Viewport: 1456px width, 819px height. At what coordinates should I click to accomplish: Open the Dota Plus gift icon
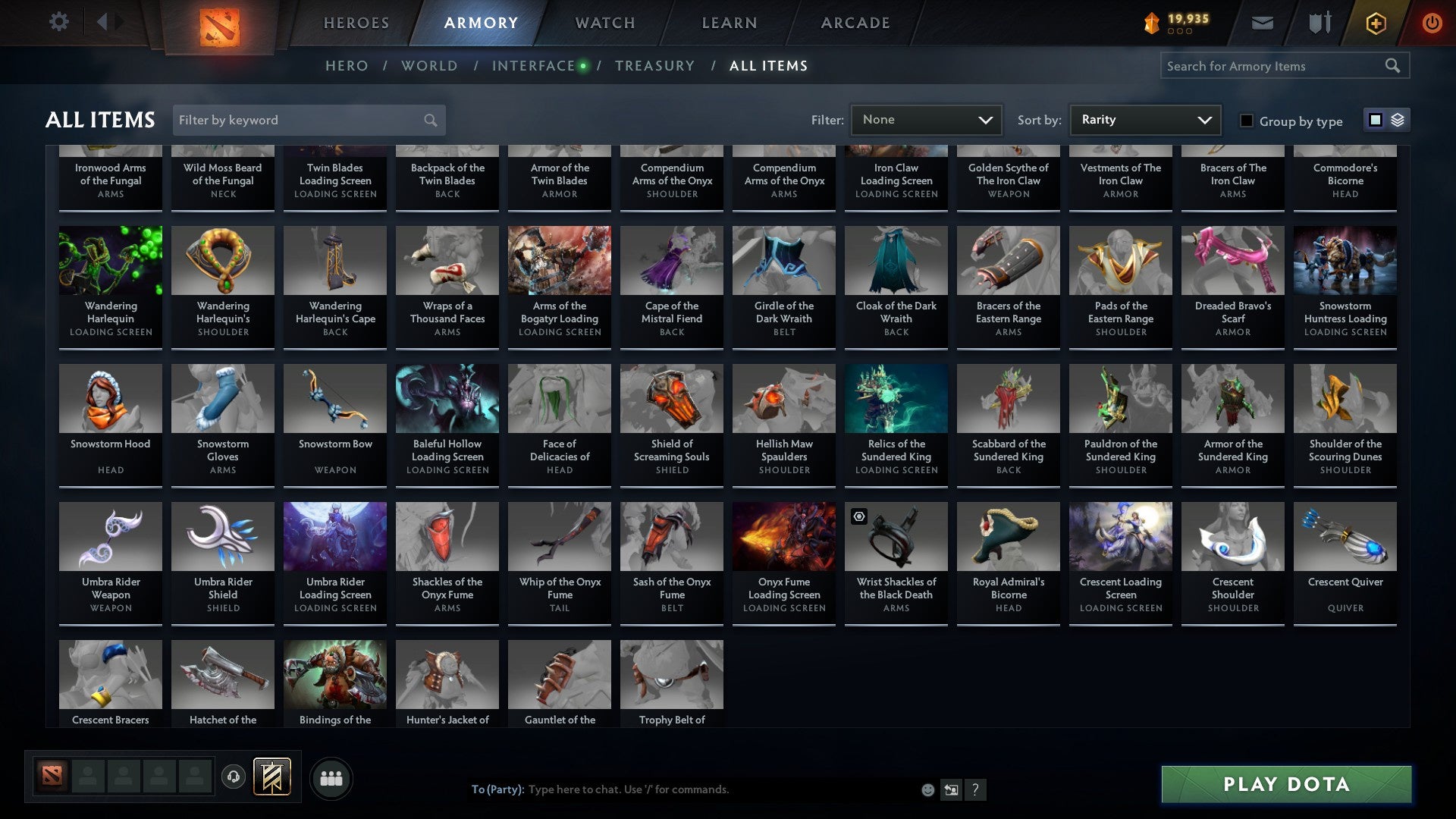[x=1375, y=23]
